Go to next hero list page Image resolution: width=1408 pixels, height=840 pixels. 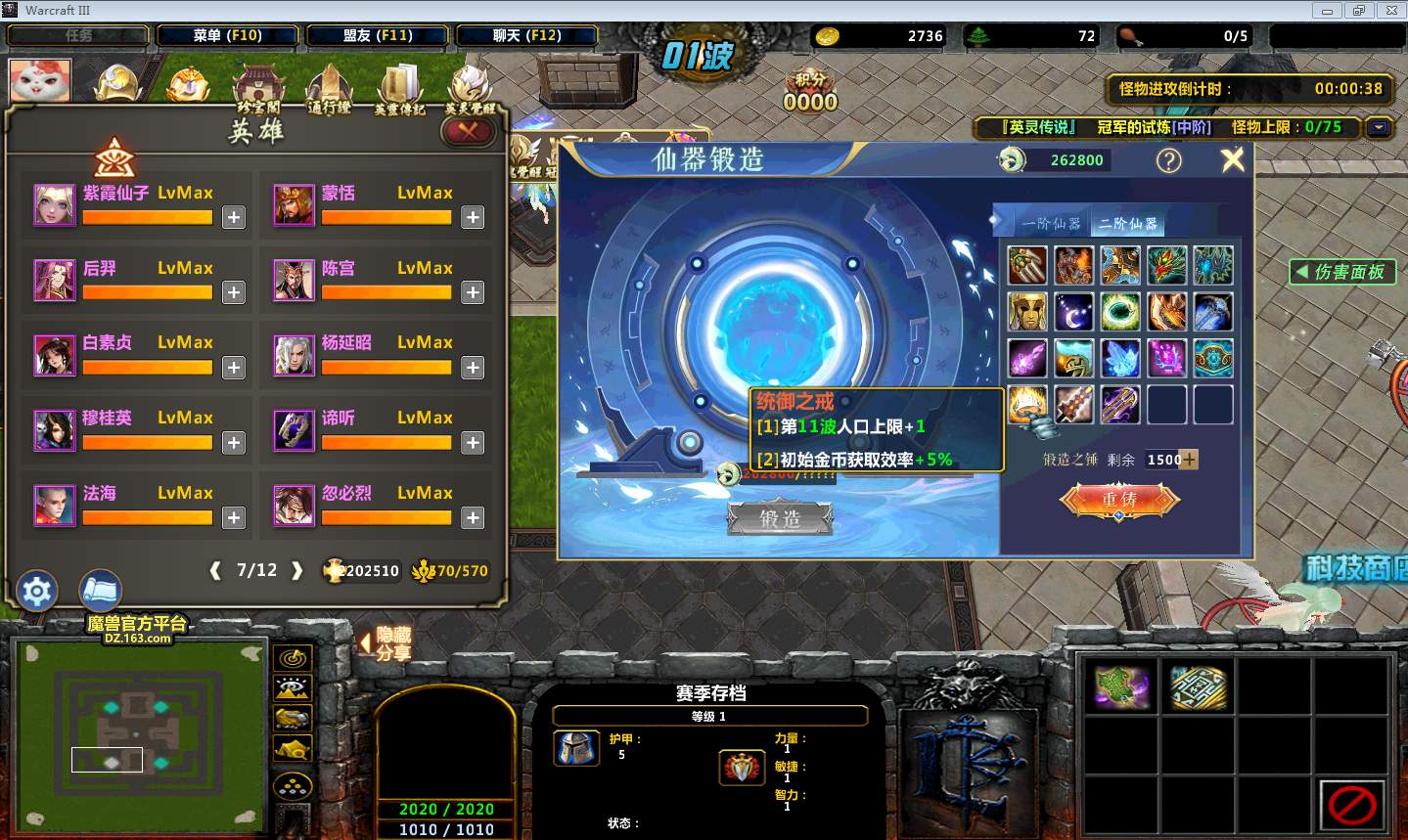click(297, 571)
